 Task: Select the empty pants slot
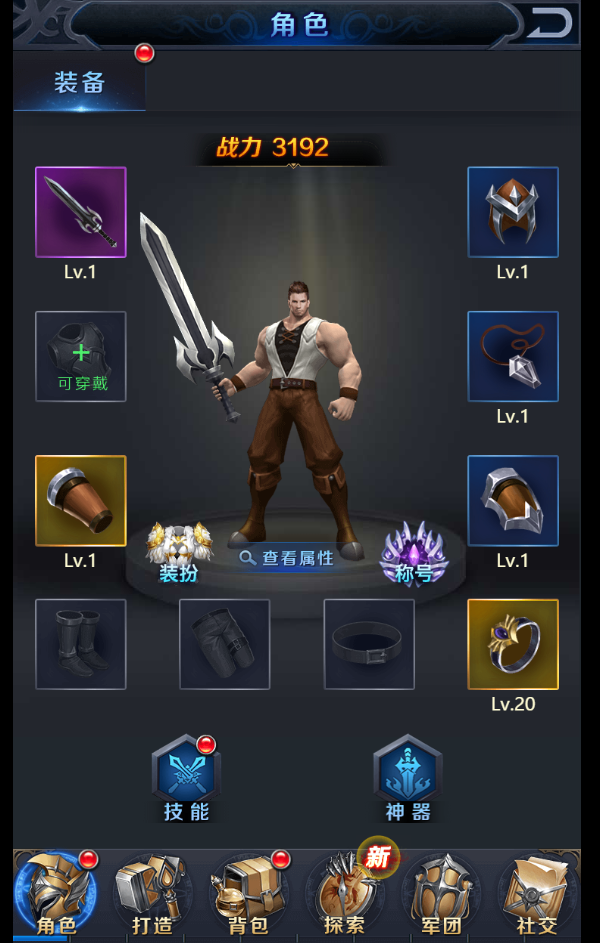225,644
